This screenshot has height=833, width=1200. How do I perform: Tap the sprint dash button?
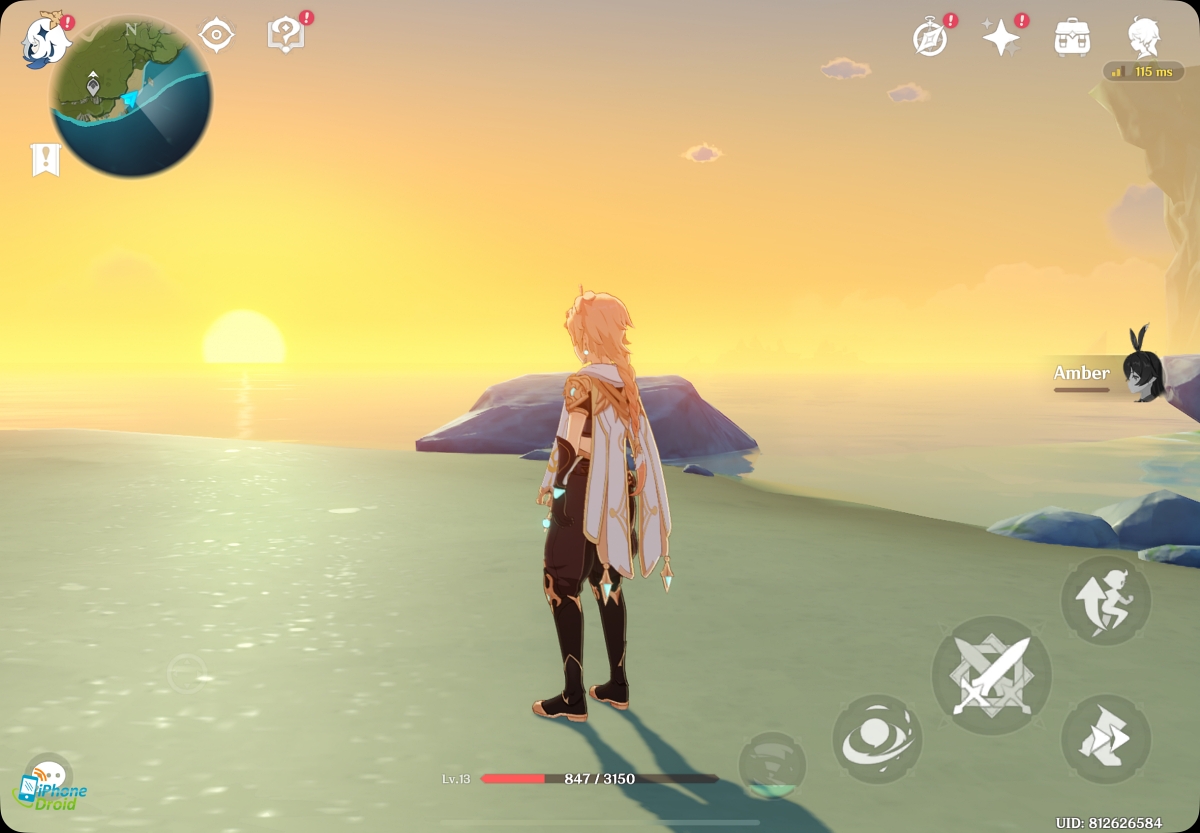[1105, 739]
